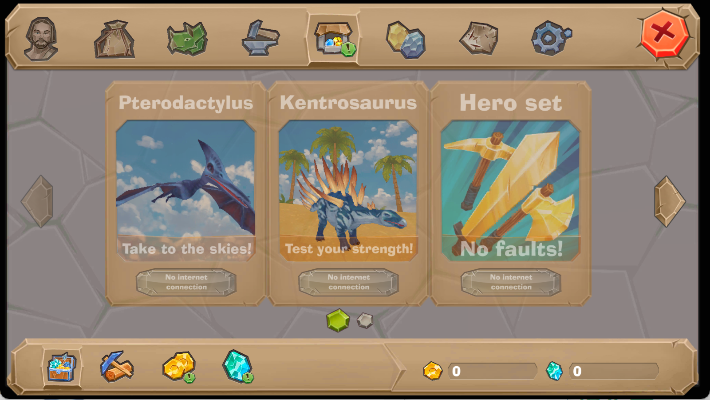Switch to the ore nuggets tab

point(406,39)
